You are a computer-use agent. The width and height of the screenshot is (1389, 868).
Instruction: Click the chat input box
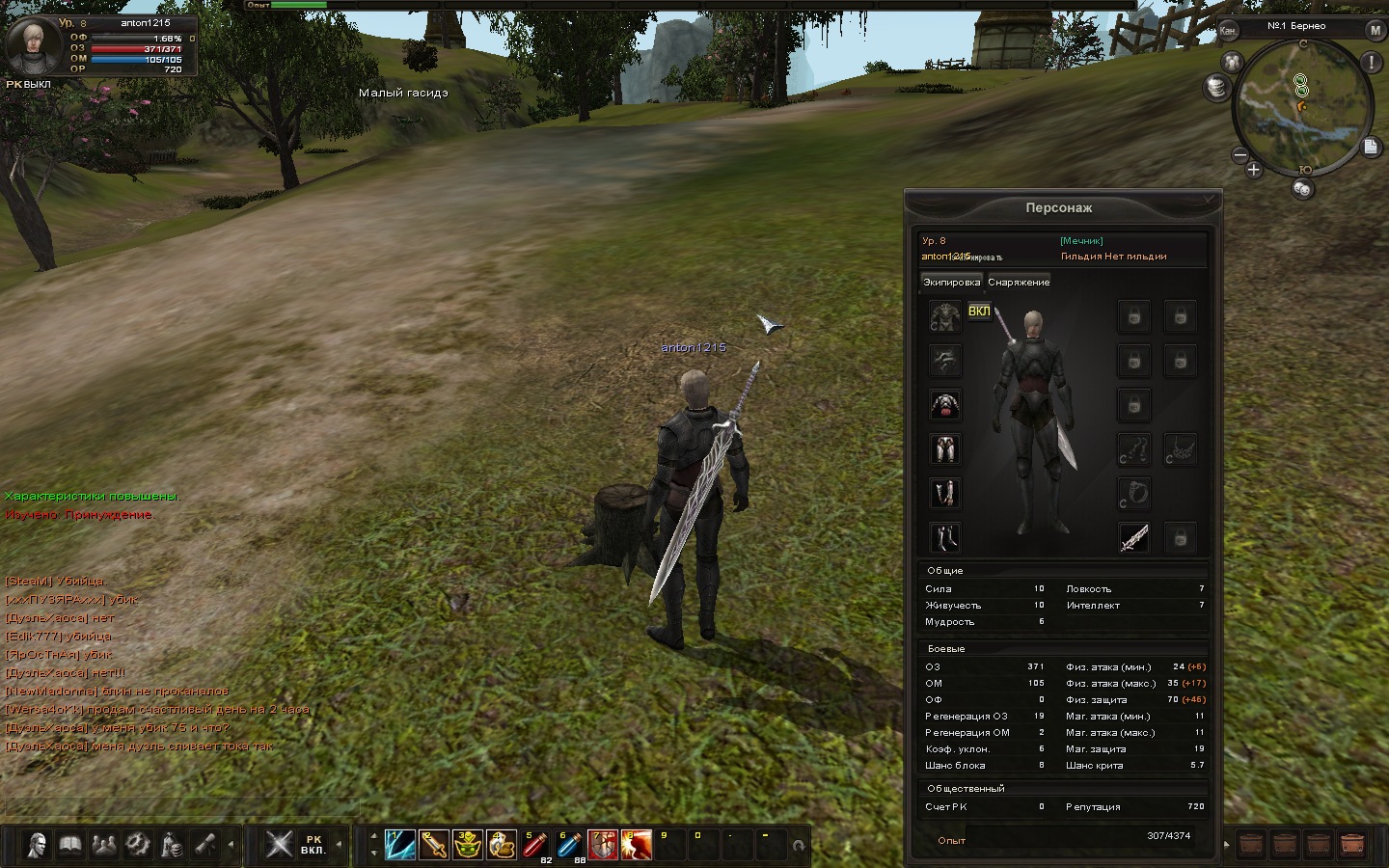pyautogui.click(x=181, y=806)
